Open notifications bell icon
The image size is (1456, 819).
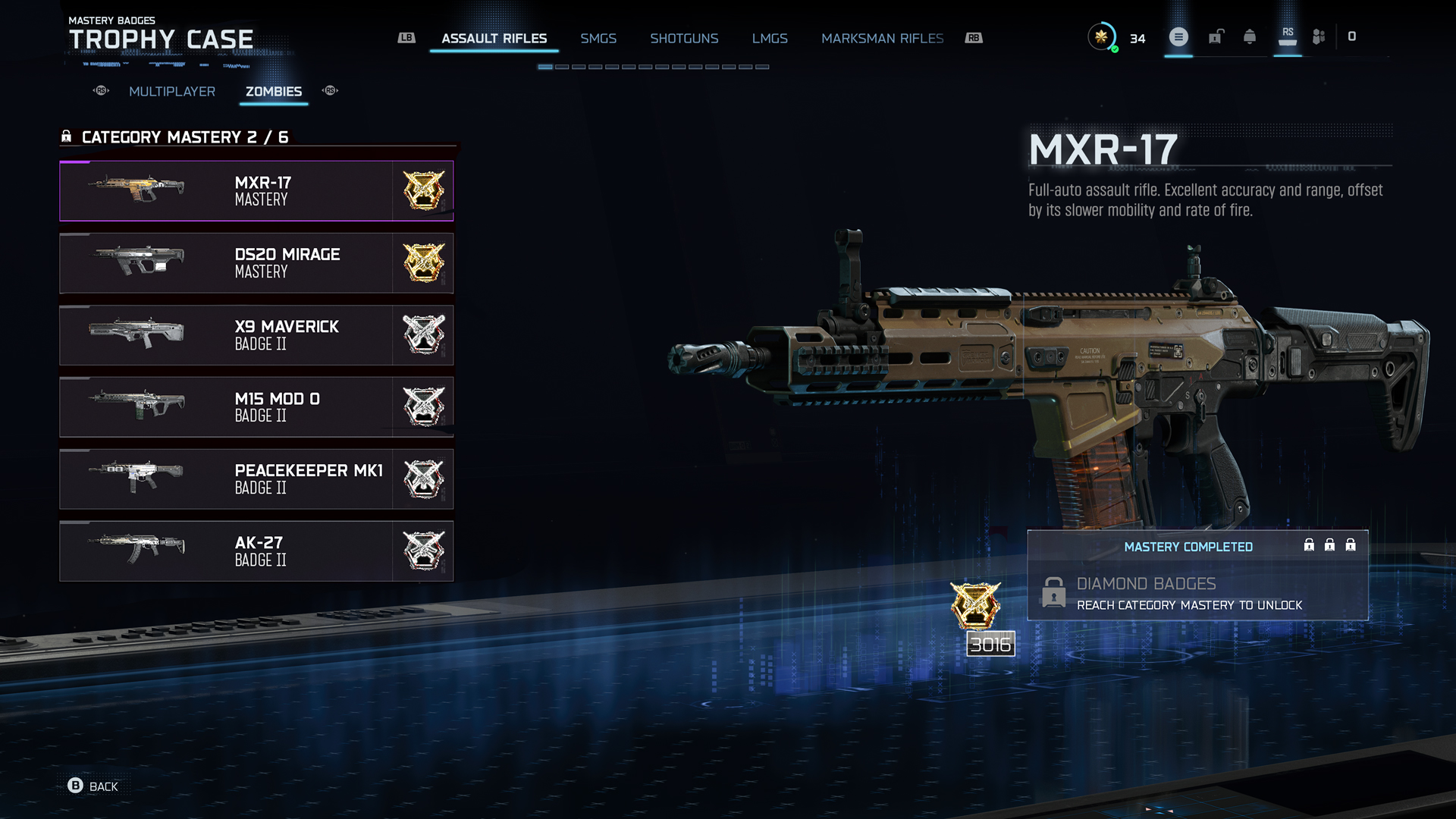point(1250,37)
